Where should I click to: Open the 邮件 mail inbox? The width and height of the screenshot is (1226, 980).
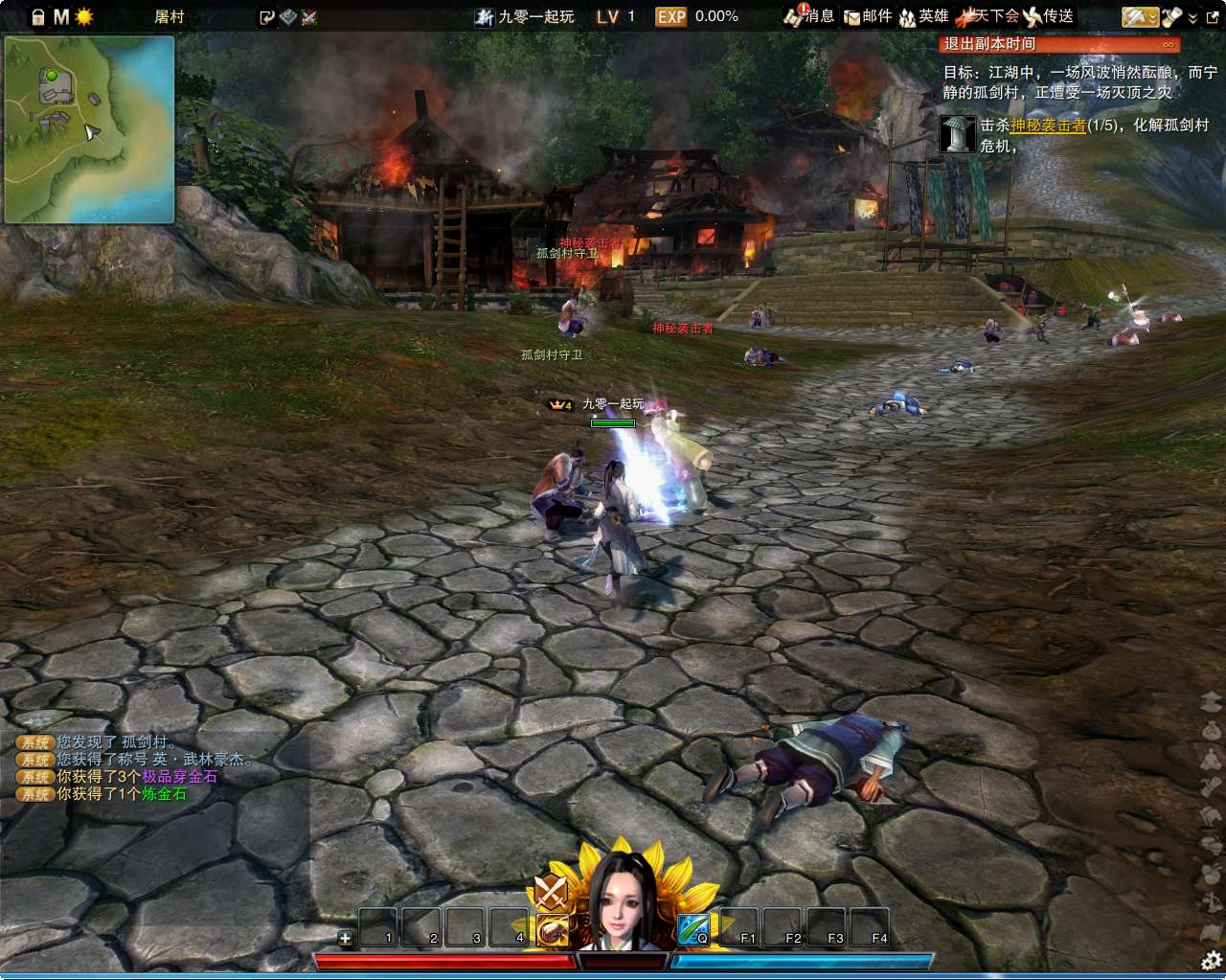[868, 16]
